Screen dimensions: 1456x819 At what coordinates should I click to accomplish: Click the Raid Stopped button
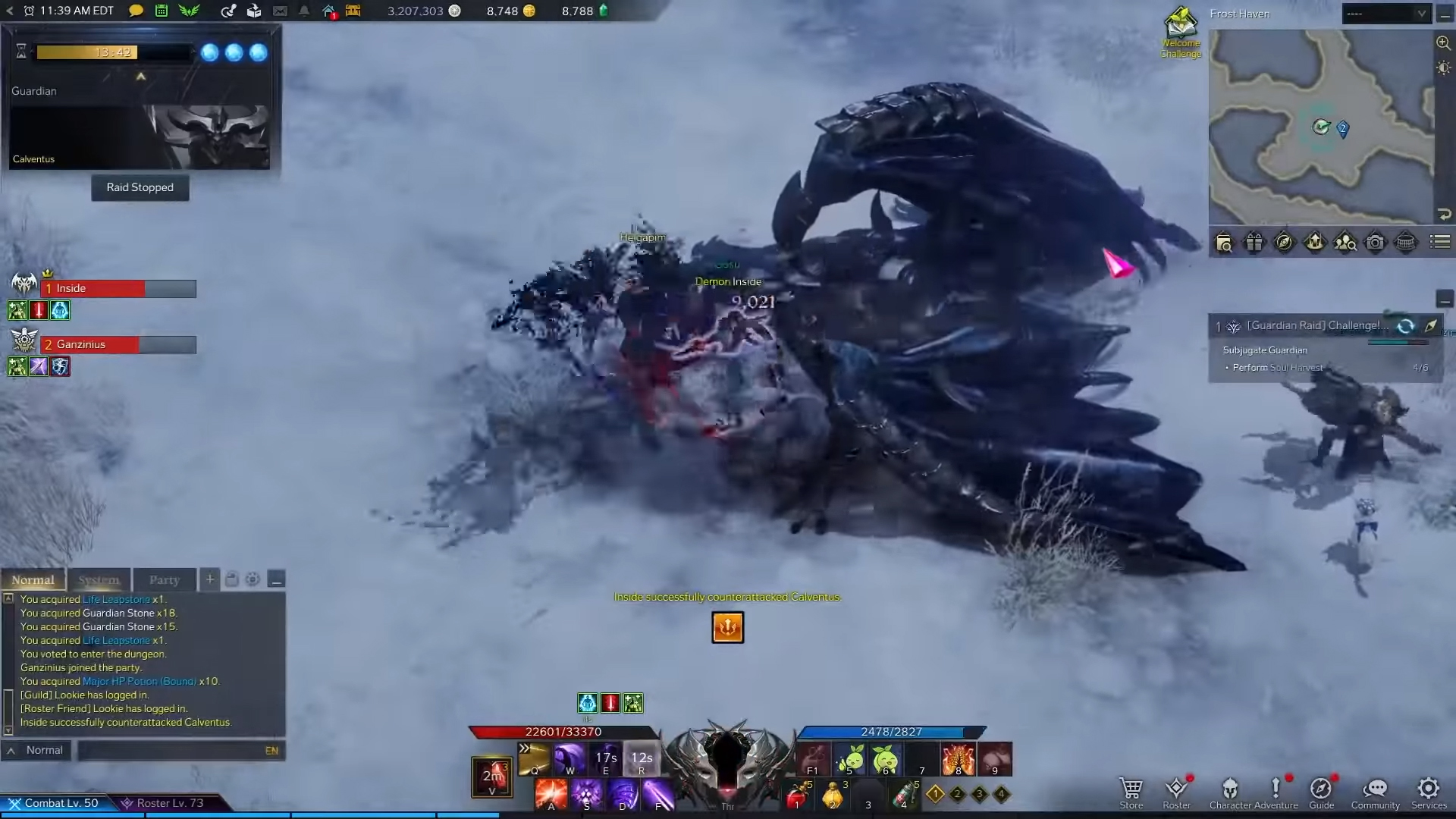point(140,187)
